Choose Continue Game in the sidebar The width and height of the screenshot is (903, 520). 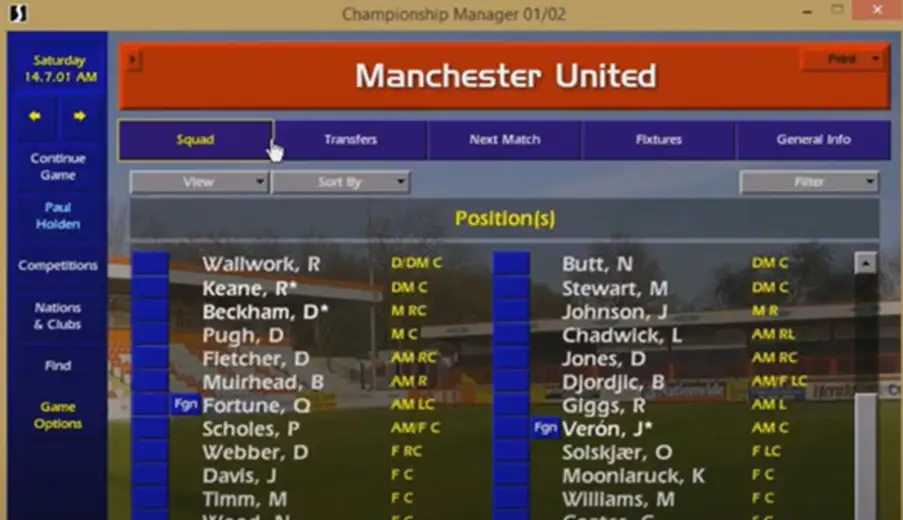58,166
